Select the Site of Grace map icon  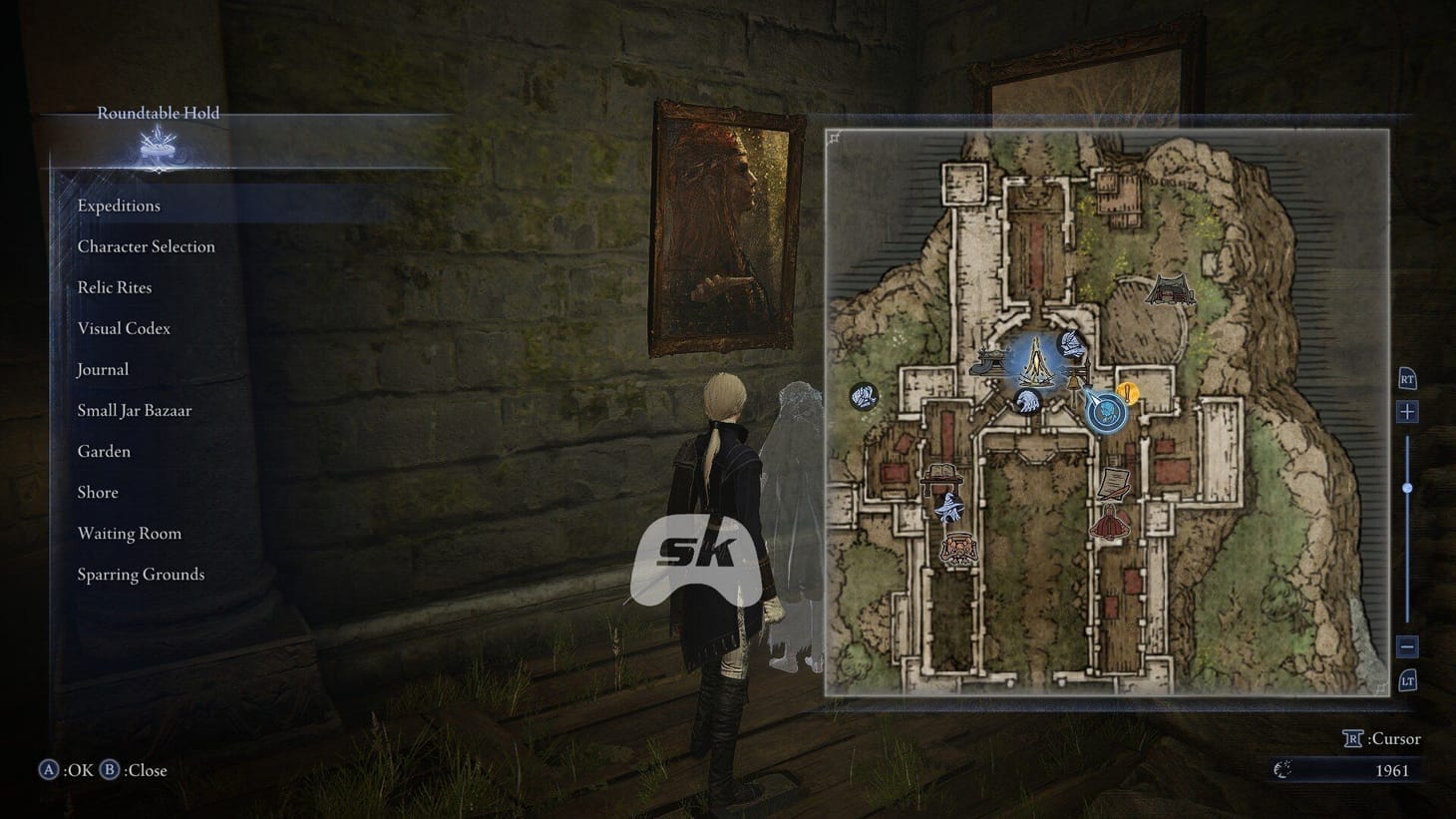[x=1036, y=363]
